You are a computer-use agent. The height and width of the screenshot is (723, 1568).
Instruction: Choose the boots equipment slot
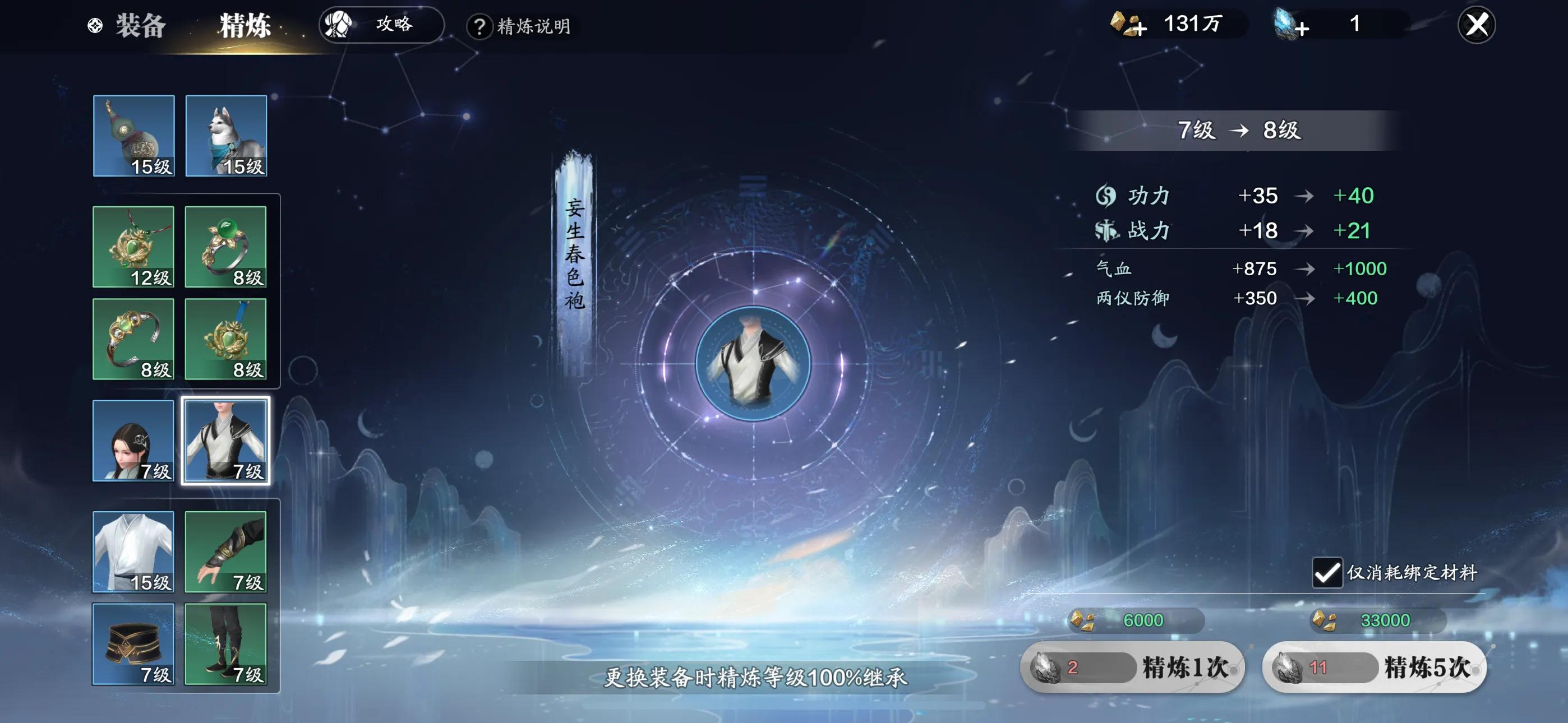(x=225, y=644)
